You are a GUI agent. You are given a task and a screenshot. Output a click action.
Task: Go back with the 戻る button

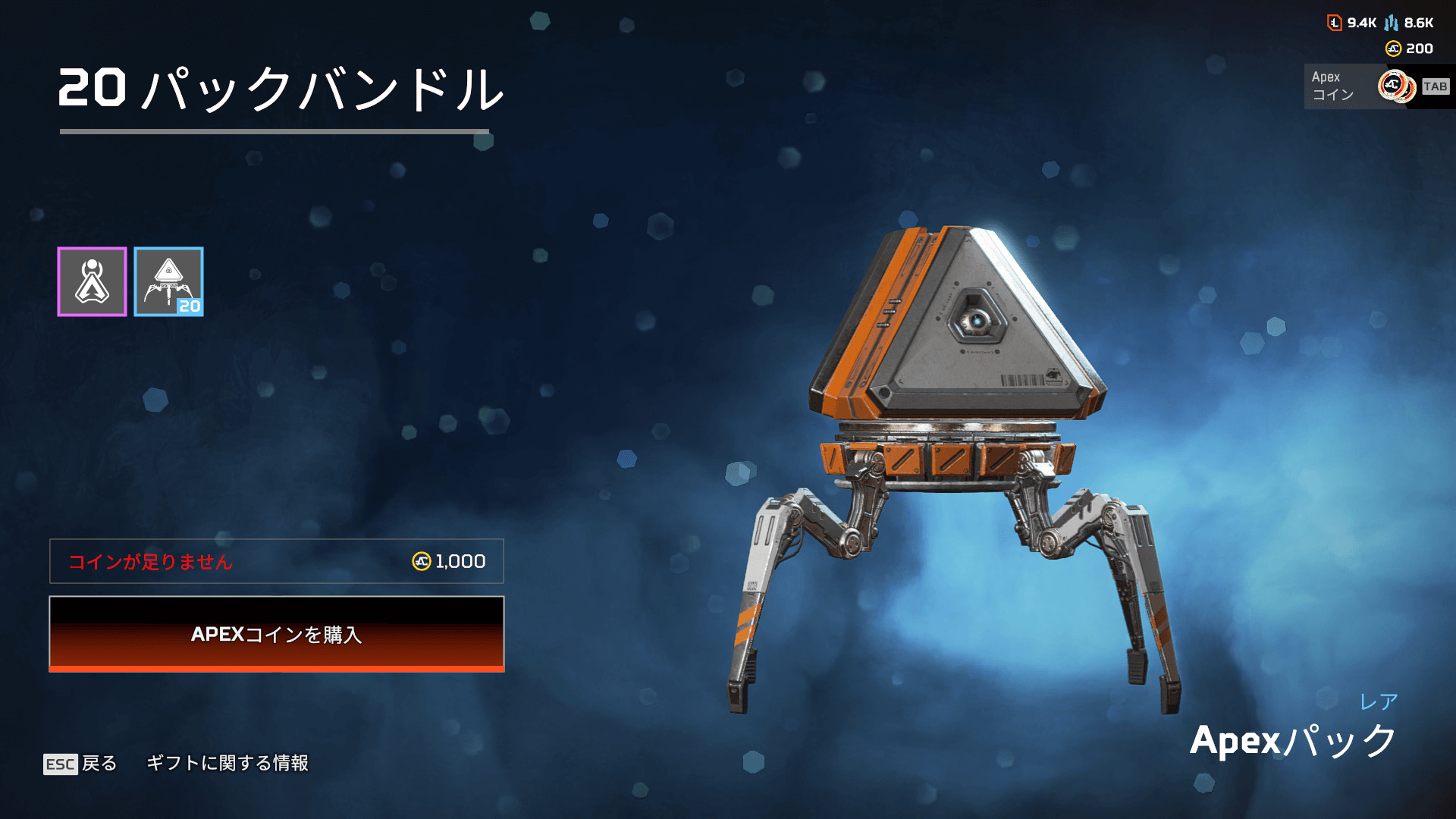[80, 763]
